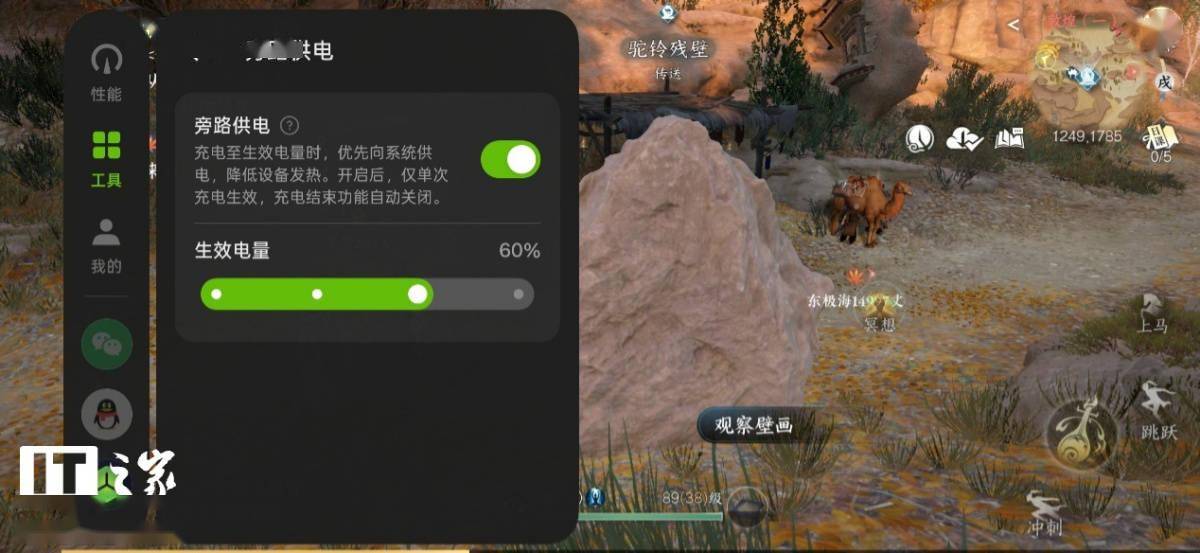Collapse the minimap with the arrow

pos(1014,24)
